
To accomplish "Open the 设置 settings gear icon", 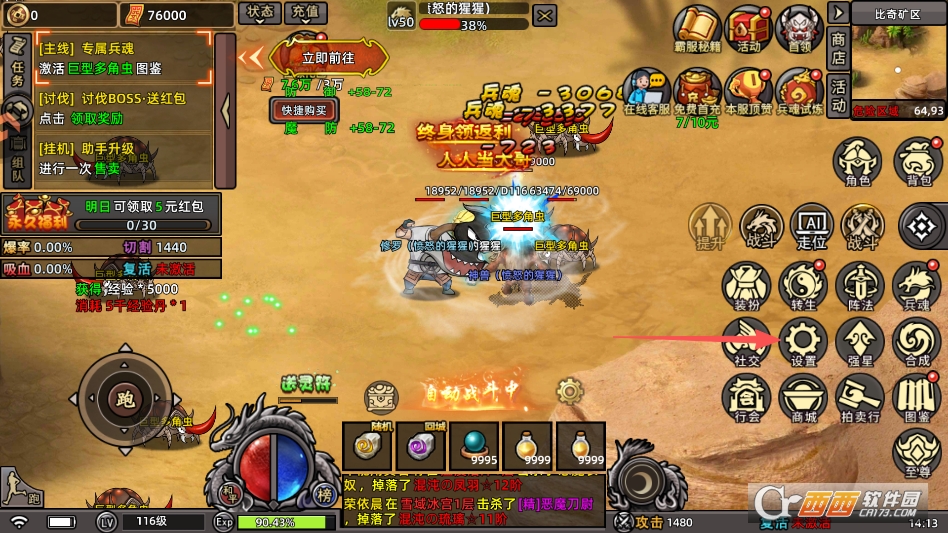I will [x=804, y=342].
